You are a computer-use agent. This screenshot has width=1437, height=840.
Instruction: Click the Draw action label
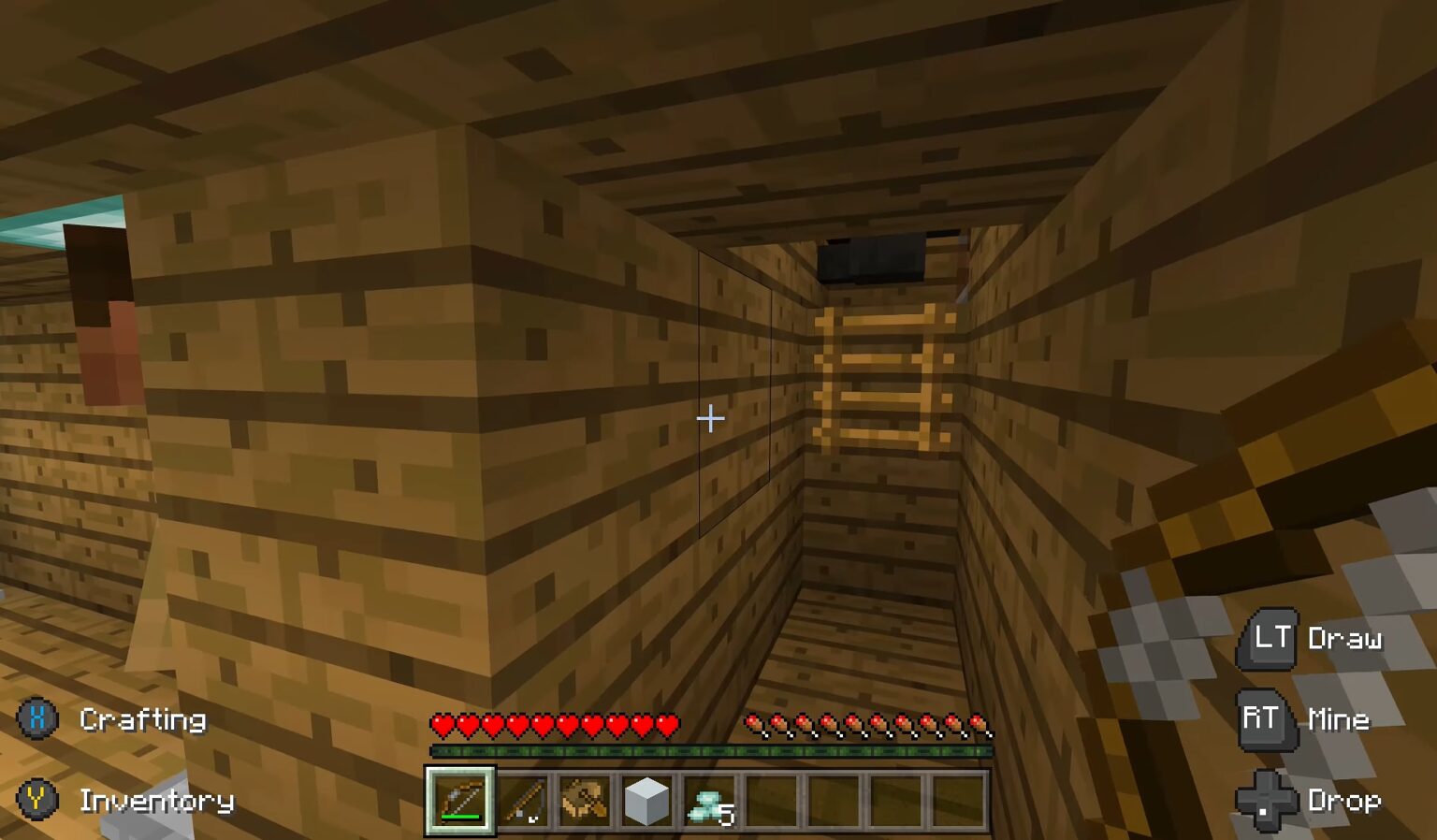(1344, 640)
